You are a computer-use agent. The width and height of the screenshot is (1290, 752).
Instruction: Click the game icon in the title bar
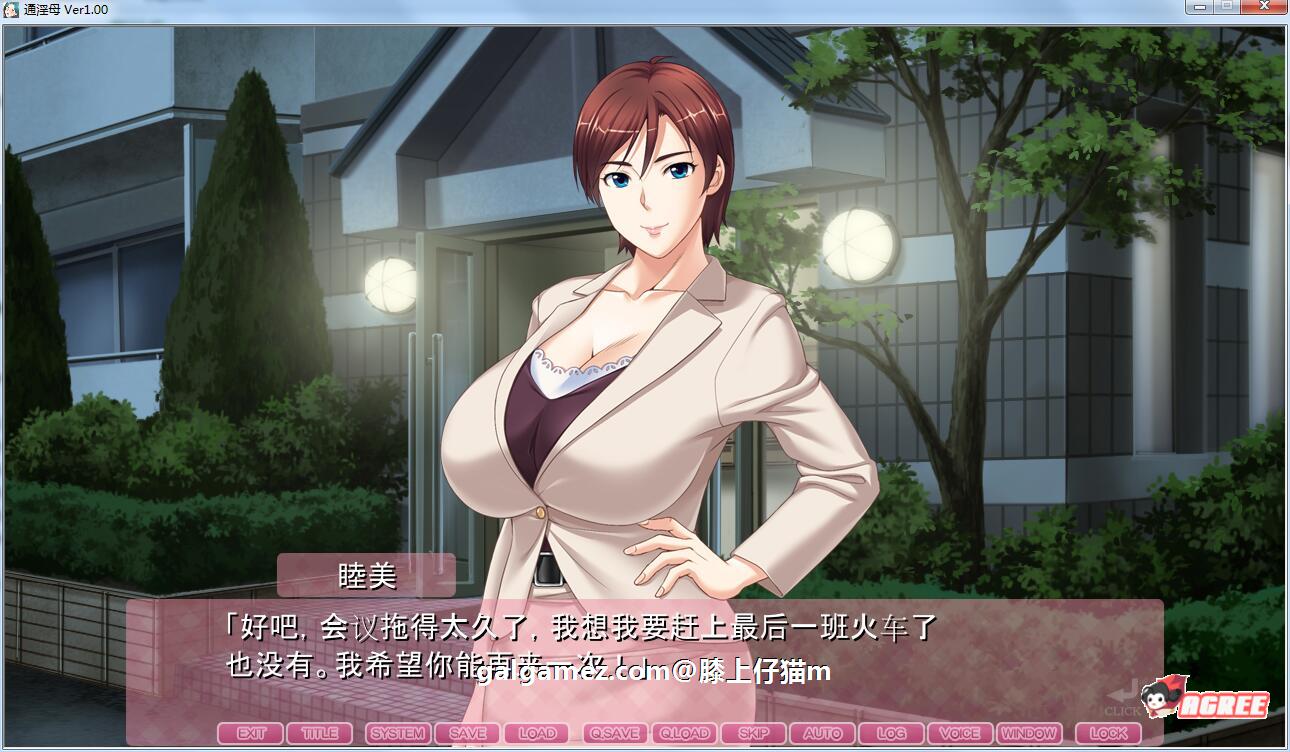point(10,9)
